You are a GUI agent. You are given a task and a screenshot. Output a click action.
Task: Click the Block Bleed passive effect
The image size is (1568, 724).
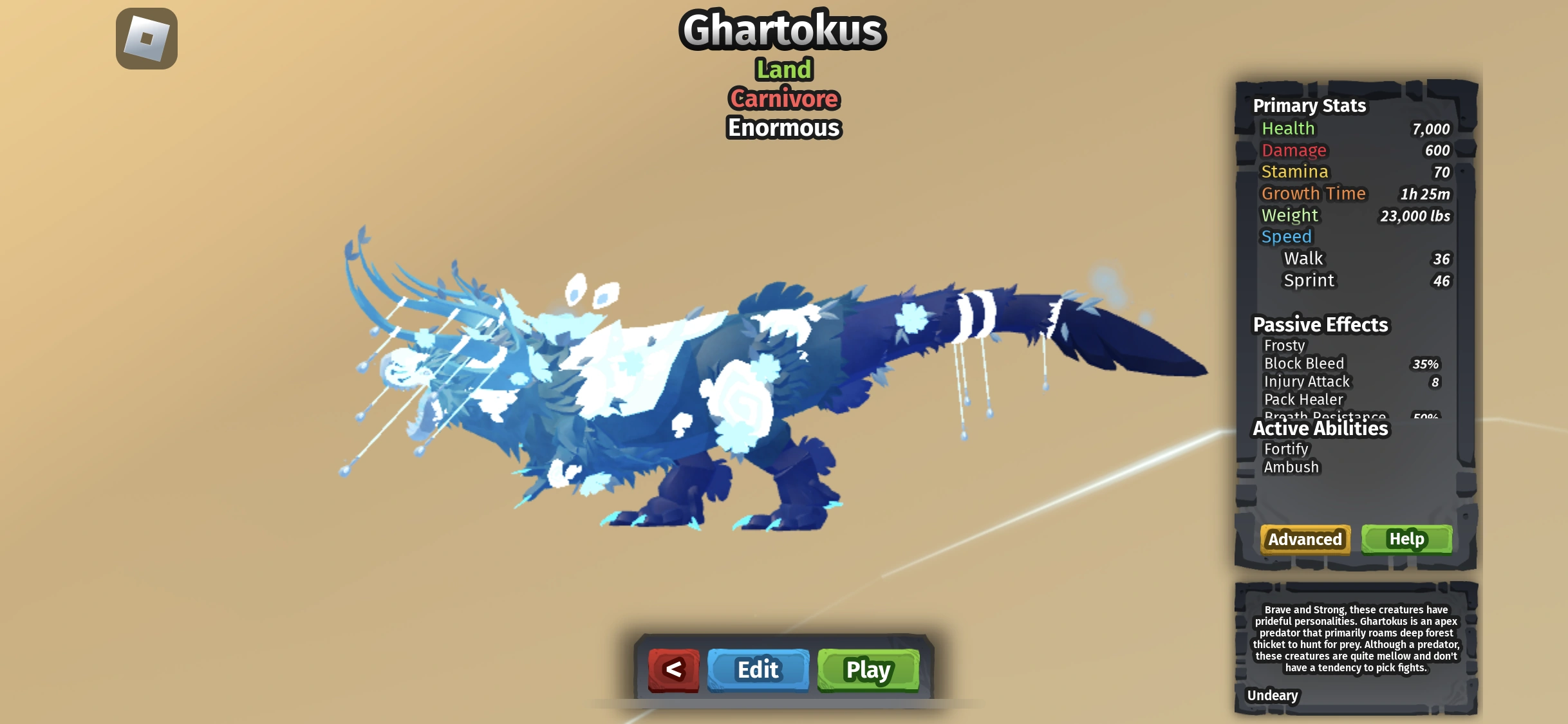pos(1304,363)
